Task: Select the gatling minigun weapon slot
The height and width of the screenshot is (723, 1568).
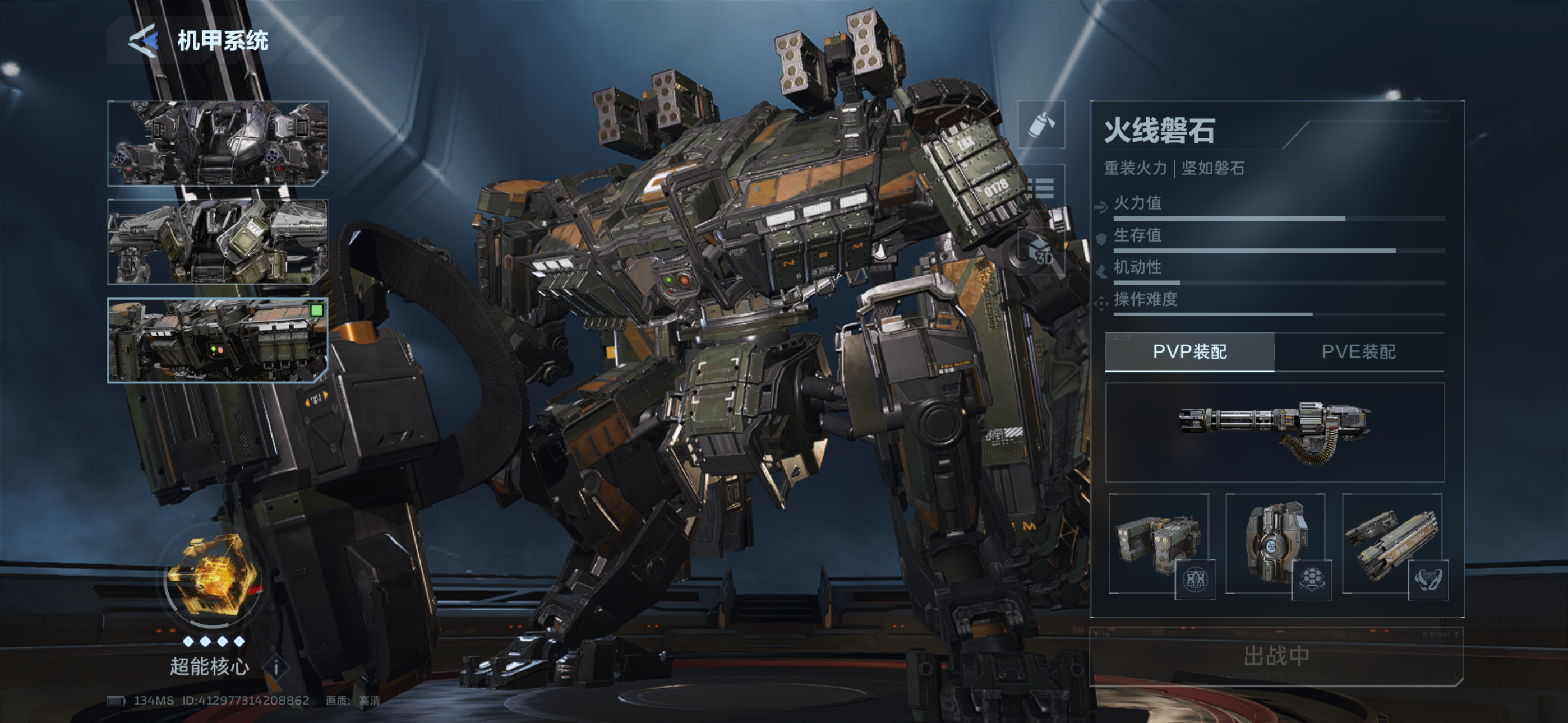Action: (1275, 432)
